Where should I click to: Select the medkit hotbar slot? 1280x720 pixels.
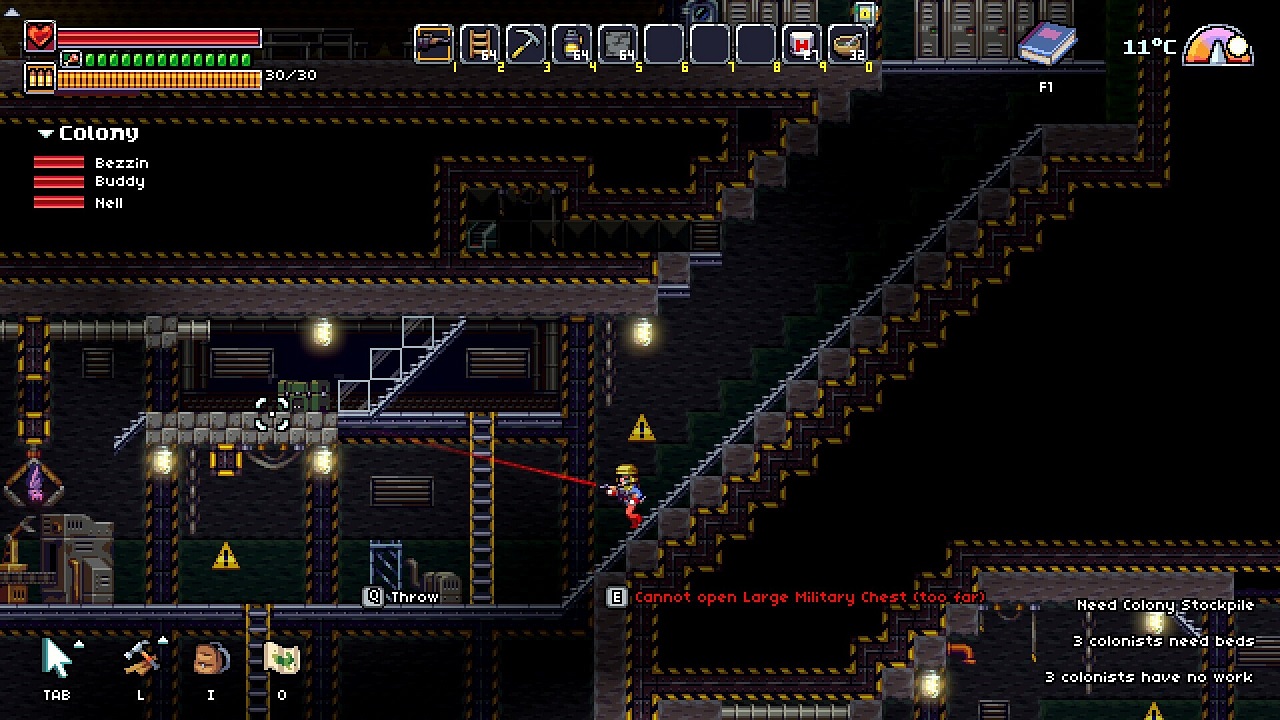(802, 44)
